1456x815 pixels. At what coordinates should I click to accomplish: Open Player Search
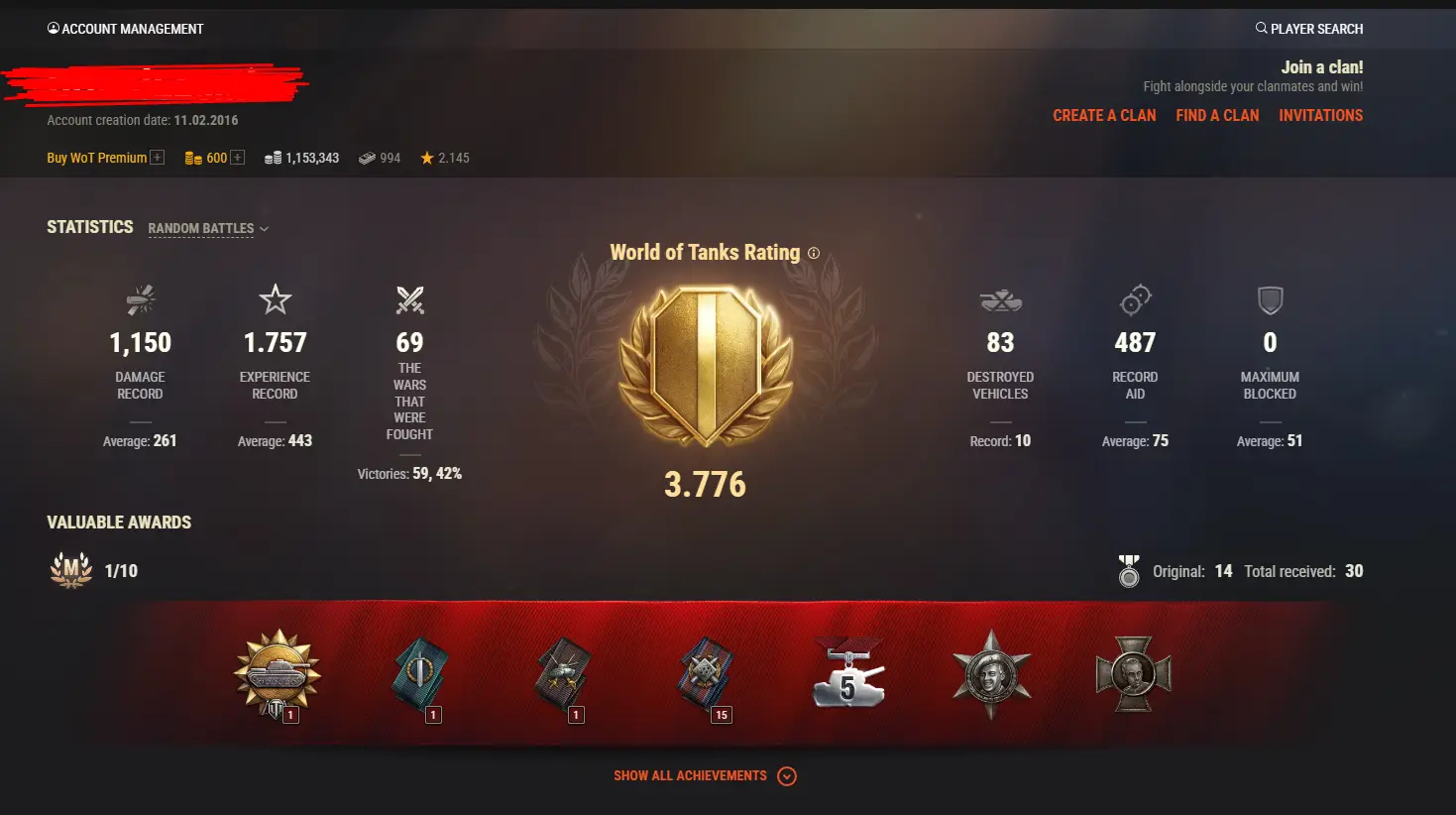(x=1308, y=28)
